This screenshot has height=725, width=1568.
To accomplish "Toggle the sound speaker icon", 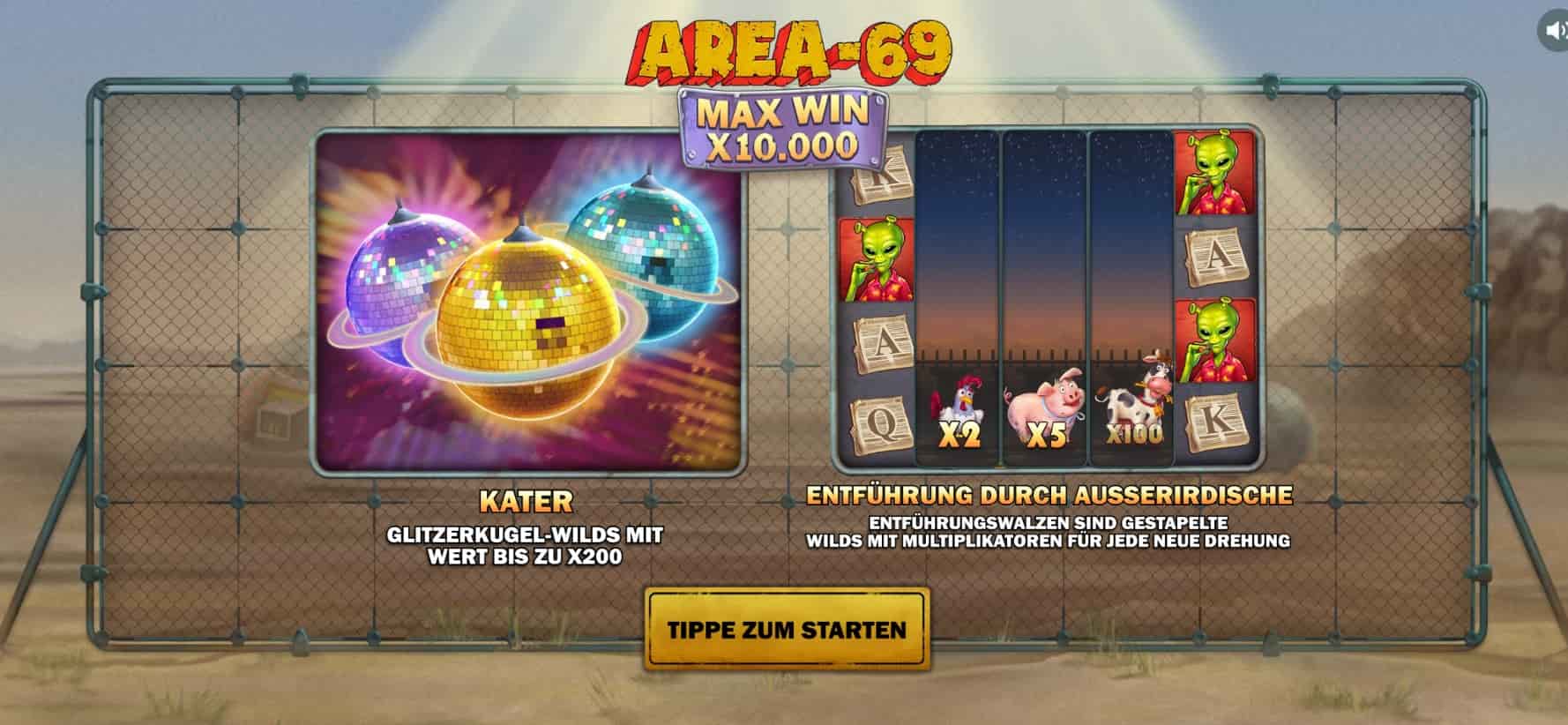I will 1554,32.
